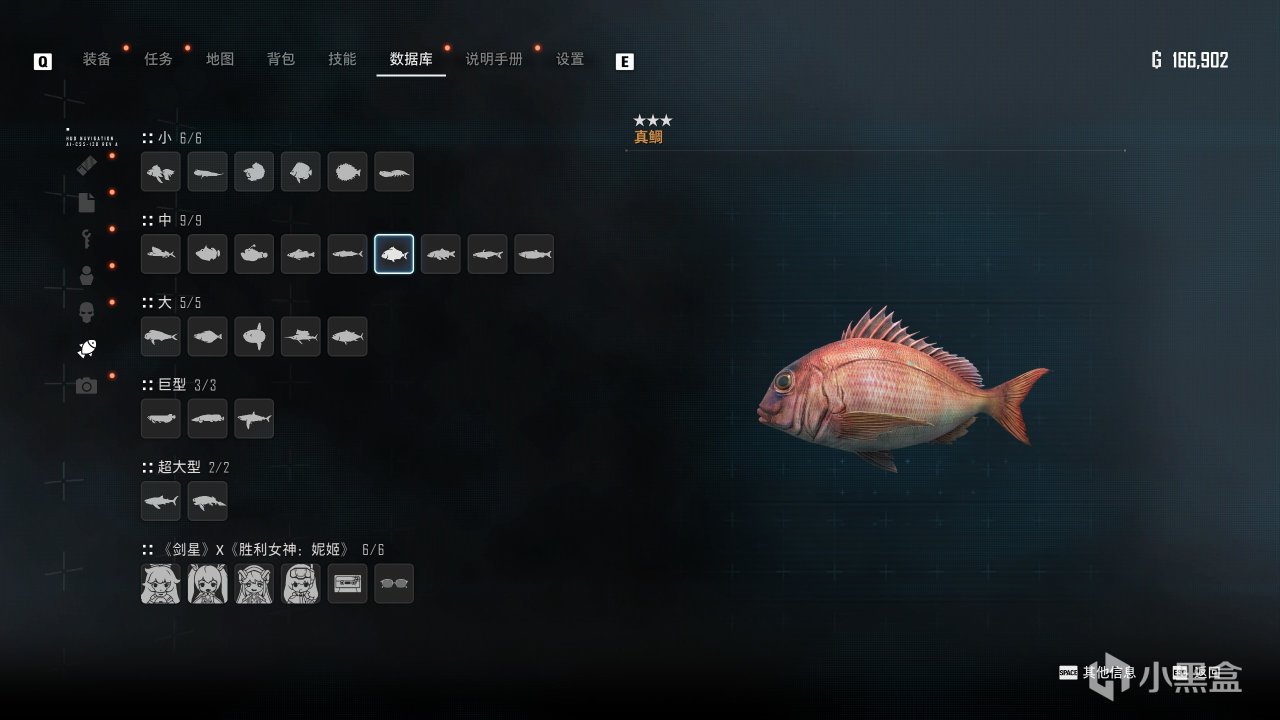Select the anglerfish entry with lure

[x=254, y=254]
